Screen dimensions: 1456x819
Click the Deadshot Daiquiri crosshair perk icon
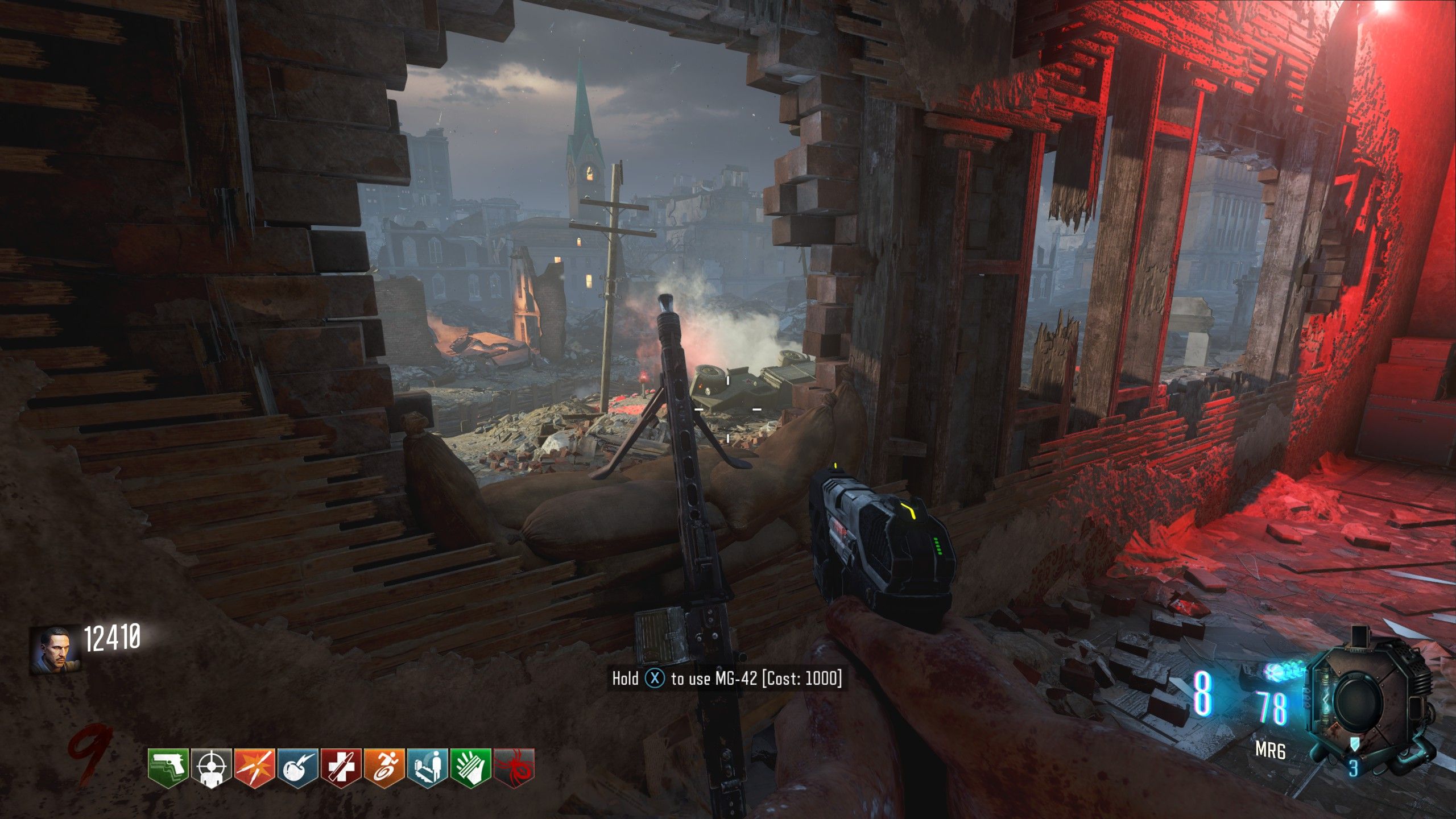[x=212, y=767]
